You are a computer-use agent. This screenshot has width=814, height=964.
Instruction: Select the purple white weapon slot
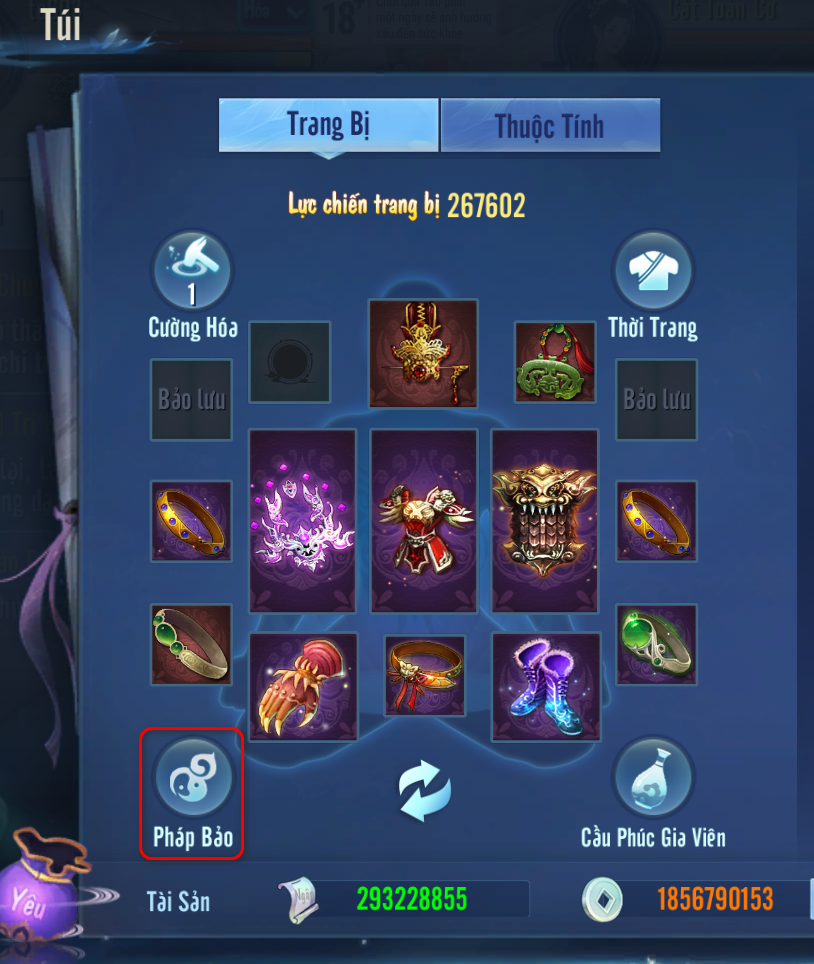pyautogui.click(x=302, y=520)
